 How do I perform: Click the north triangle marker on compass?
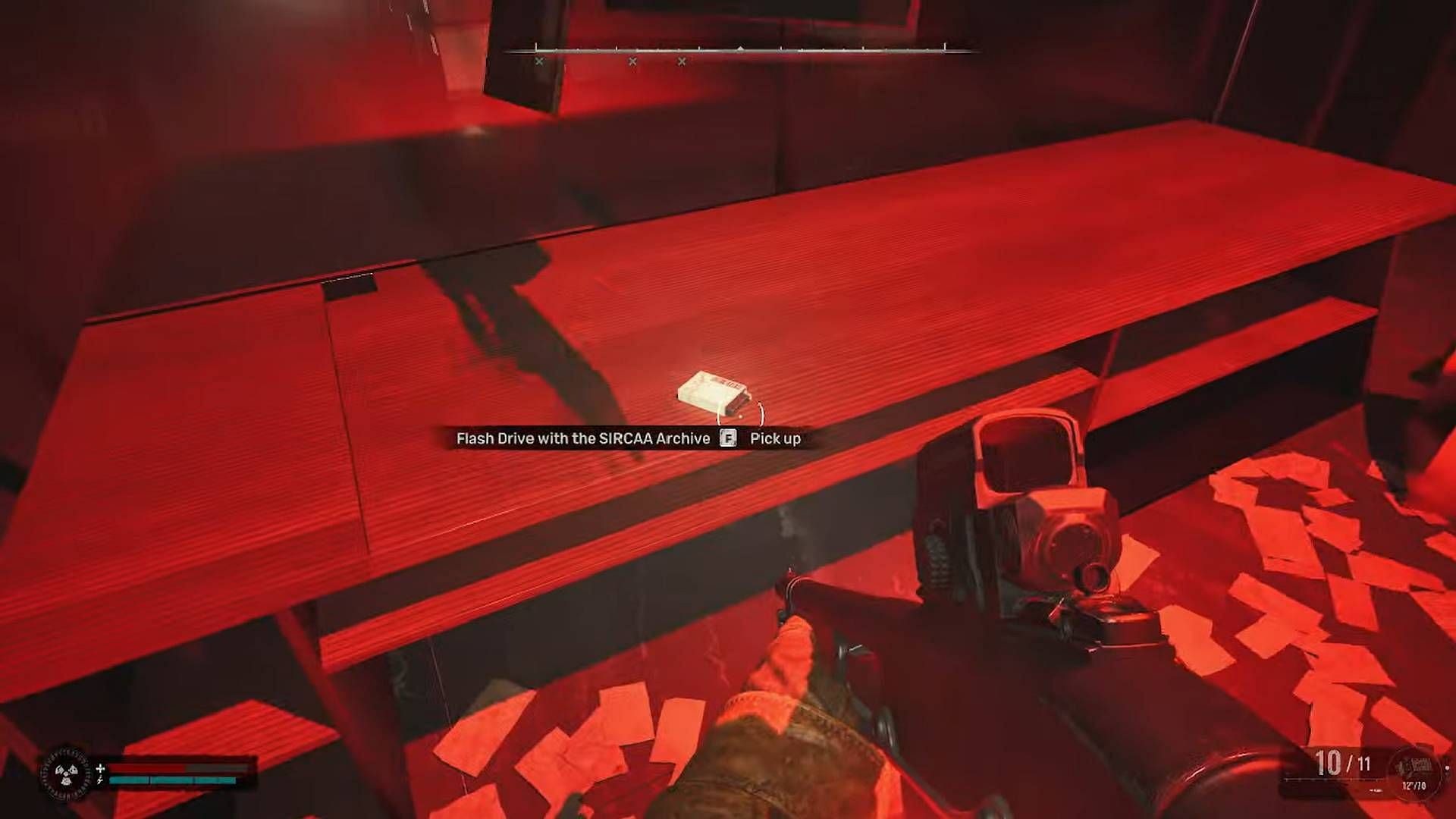point(739,48)
